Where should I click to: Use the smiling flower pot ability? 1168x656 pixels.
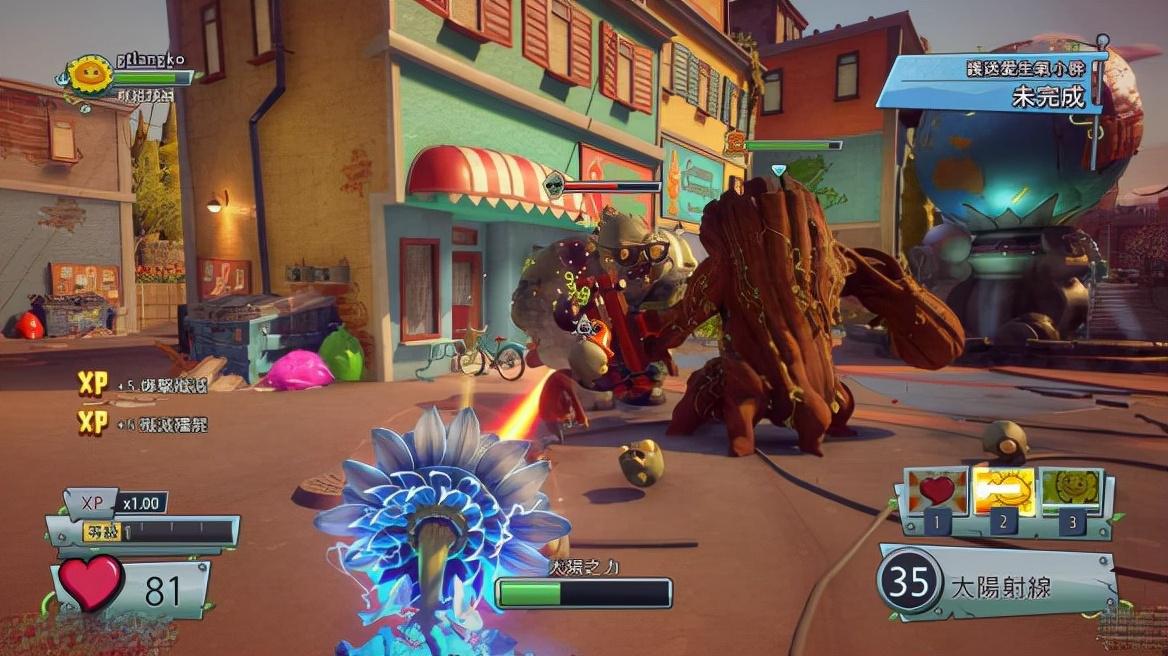point(1071,490)
